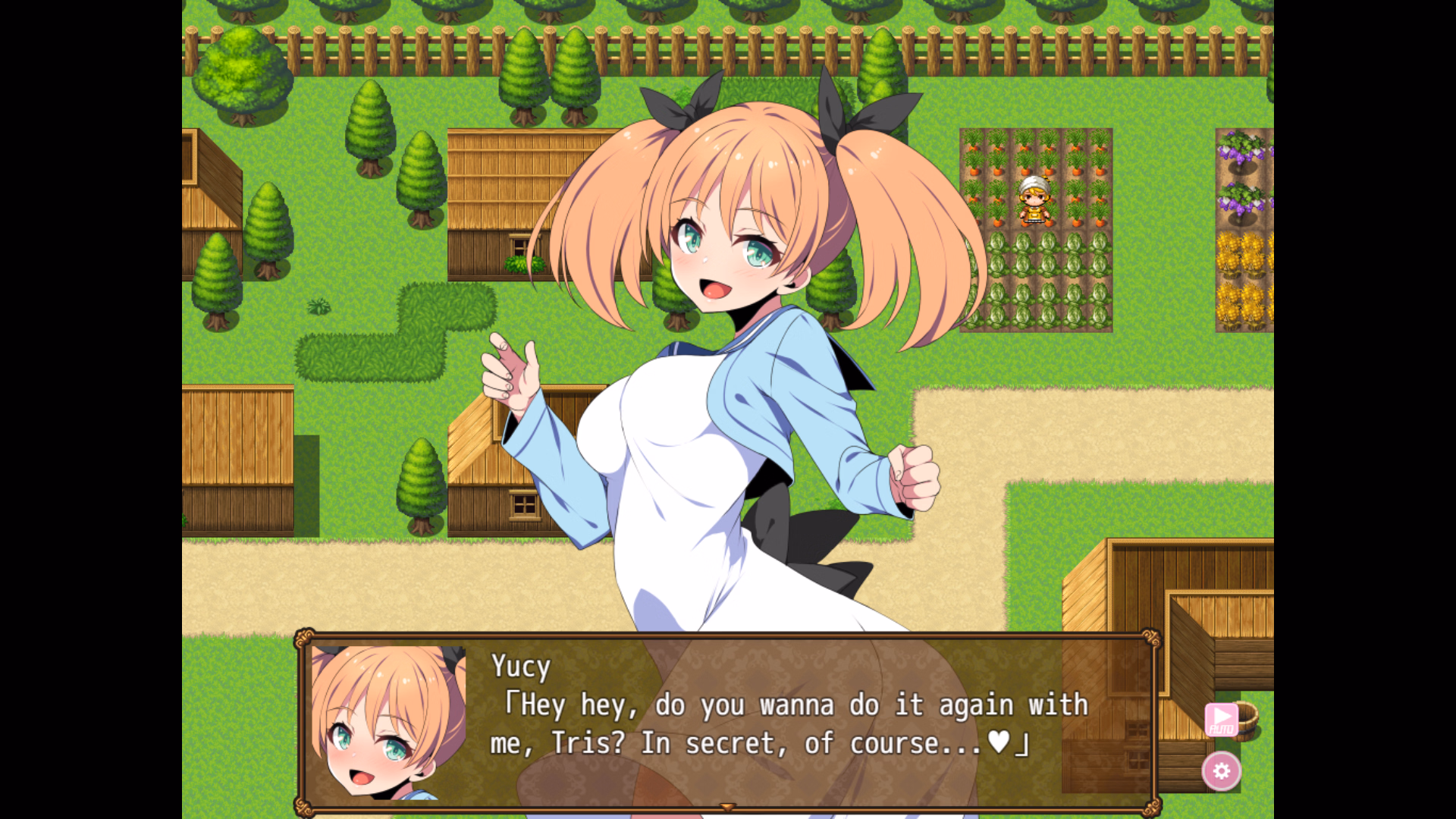Click the villager sprite in the carrot patch
The height and width of the screenshot is (819, 1456).
click(x=1034, y=199)
